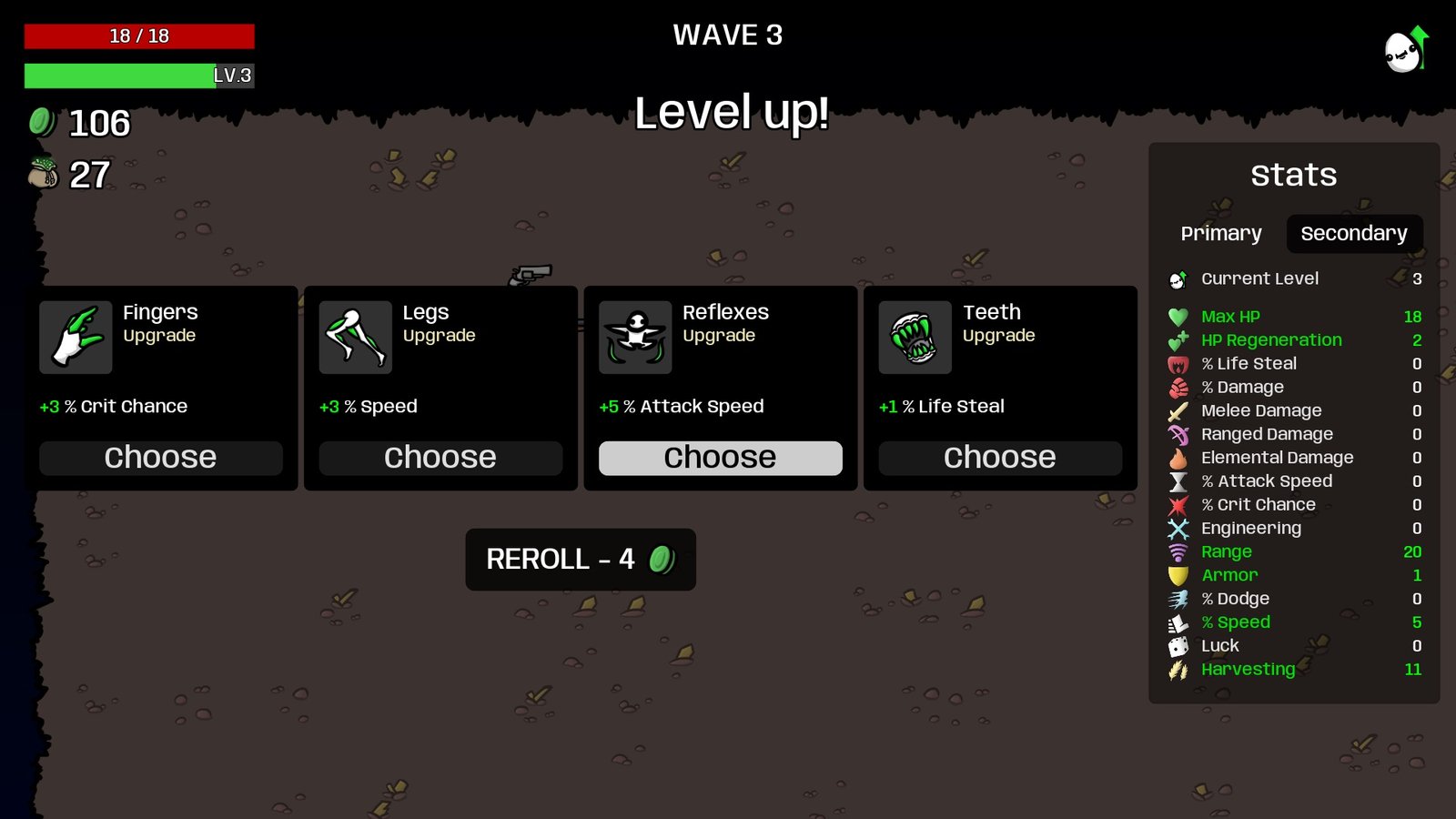
Task: Click the Luck dice icon
Action: pyautogui.click(x=1178, y=645)
